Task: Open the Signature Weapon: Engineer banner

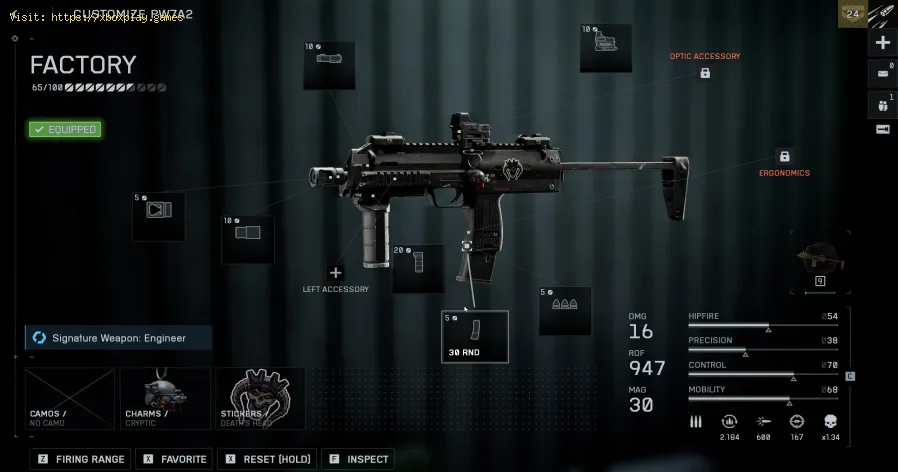Action: [119, 338]
